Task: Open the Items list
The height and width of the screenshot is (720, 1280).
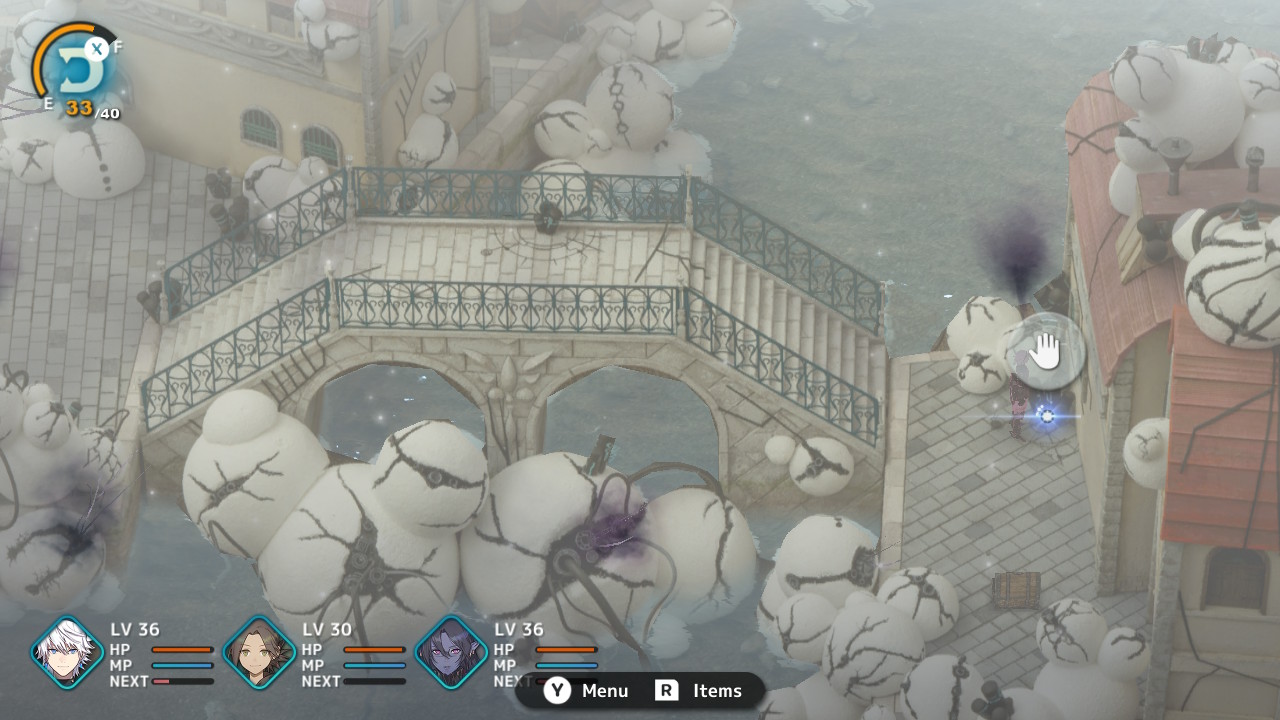Action: (x=699, y=691)
